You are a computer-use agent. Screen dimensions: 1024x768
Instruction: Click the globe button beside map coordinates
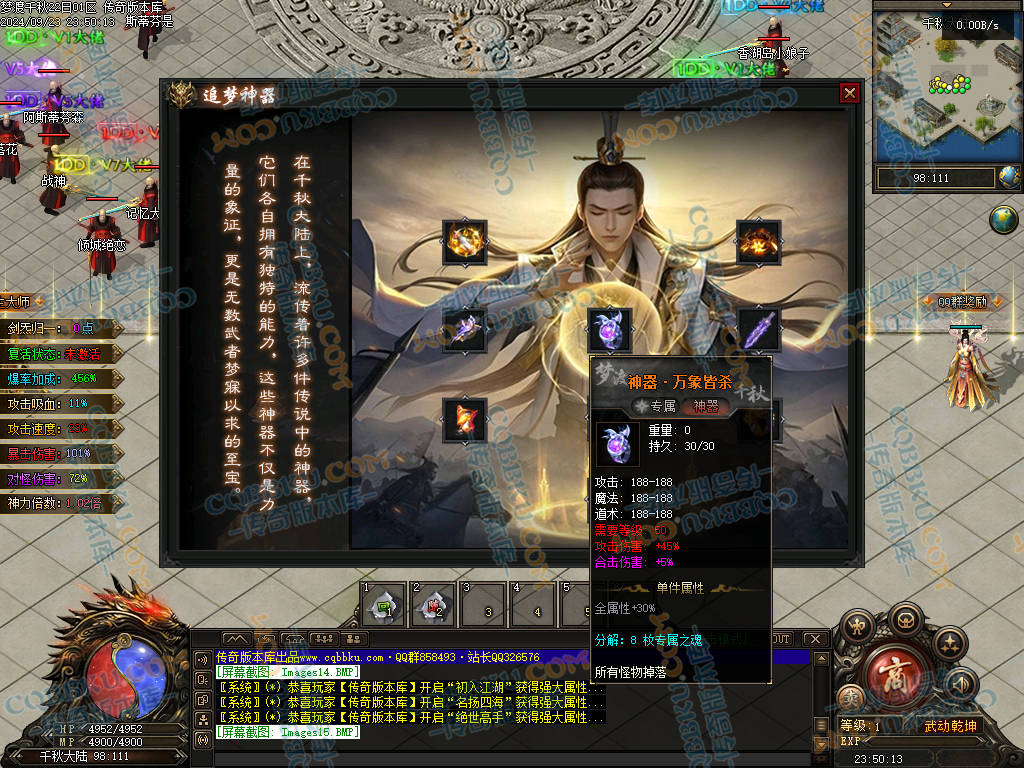click(1009, 177)
